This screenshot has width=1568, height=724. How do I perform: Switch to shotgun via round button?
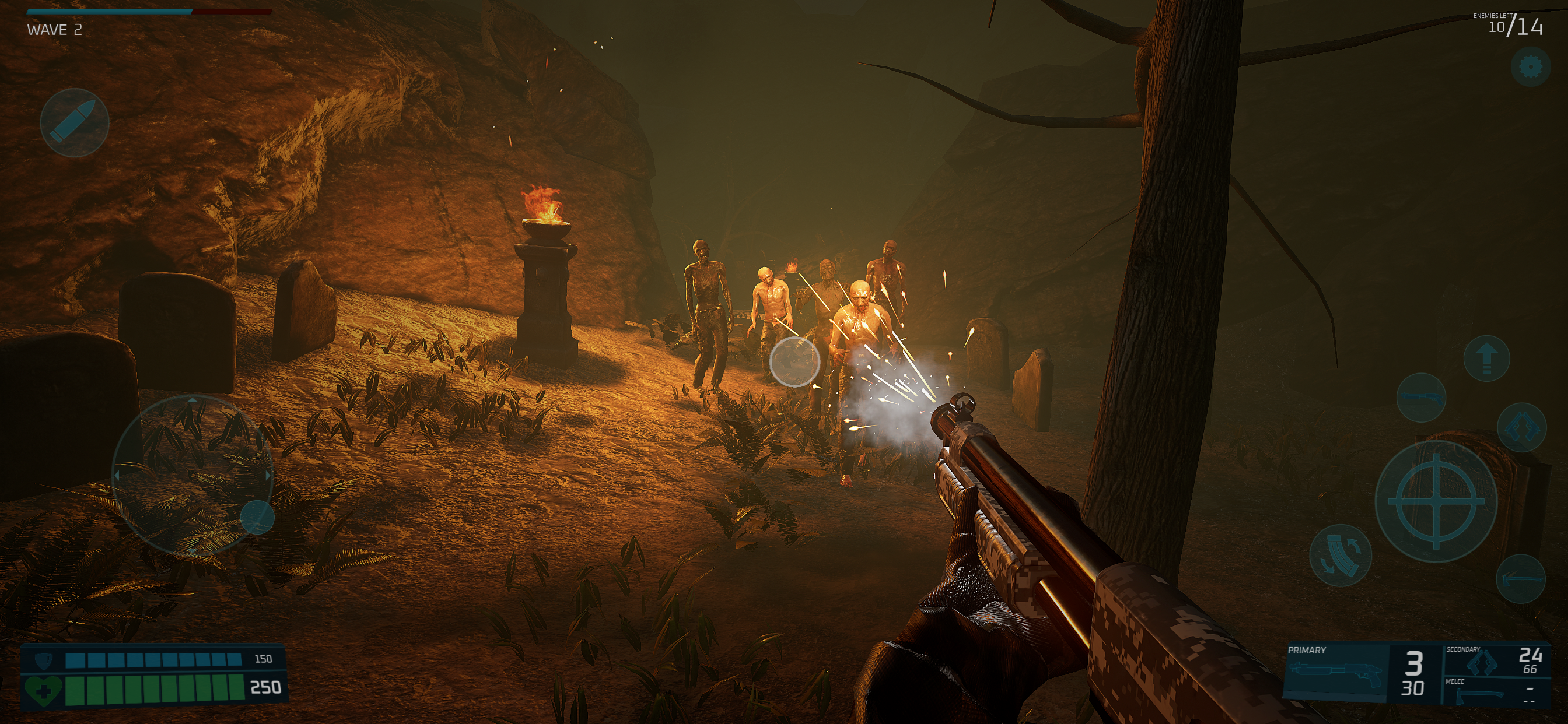click(x=1420, y=399)
